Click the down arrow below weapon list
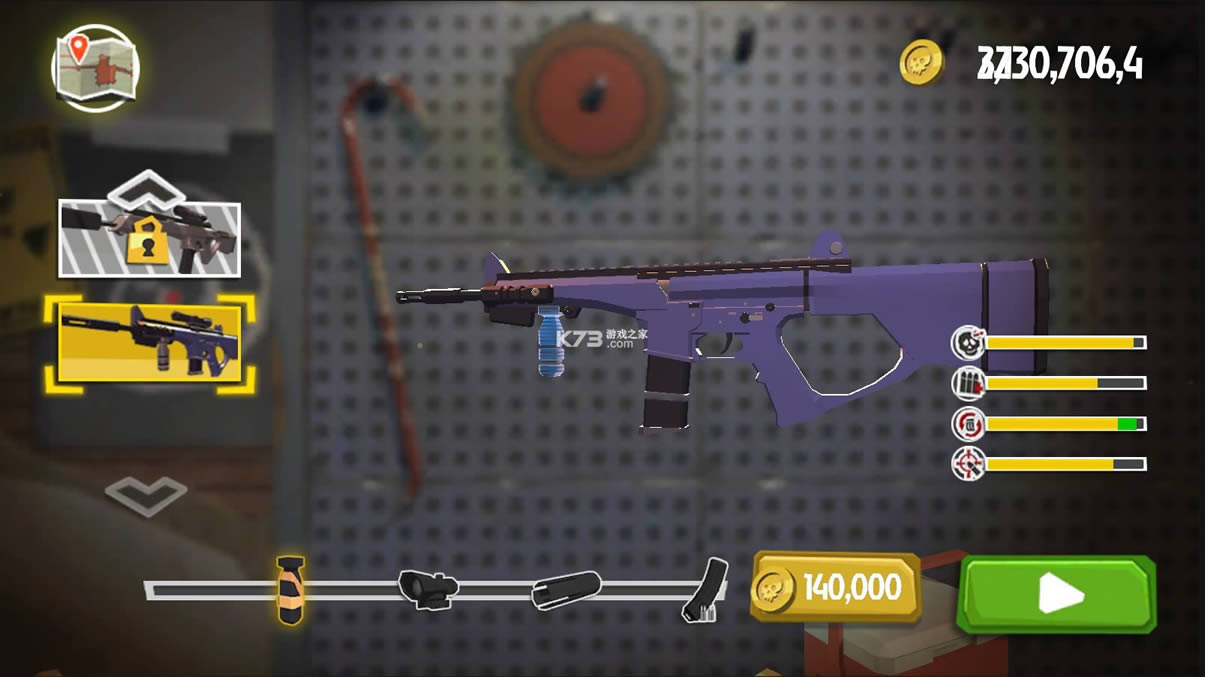 click(146, 494)
